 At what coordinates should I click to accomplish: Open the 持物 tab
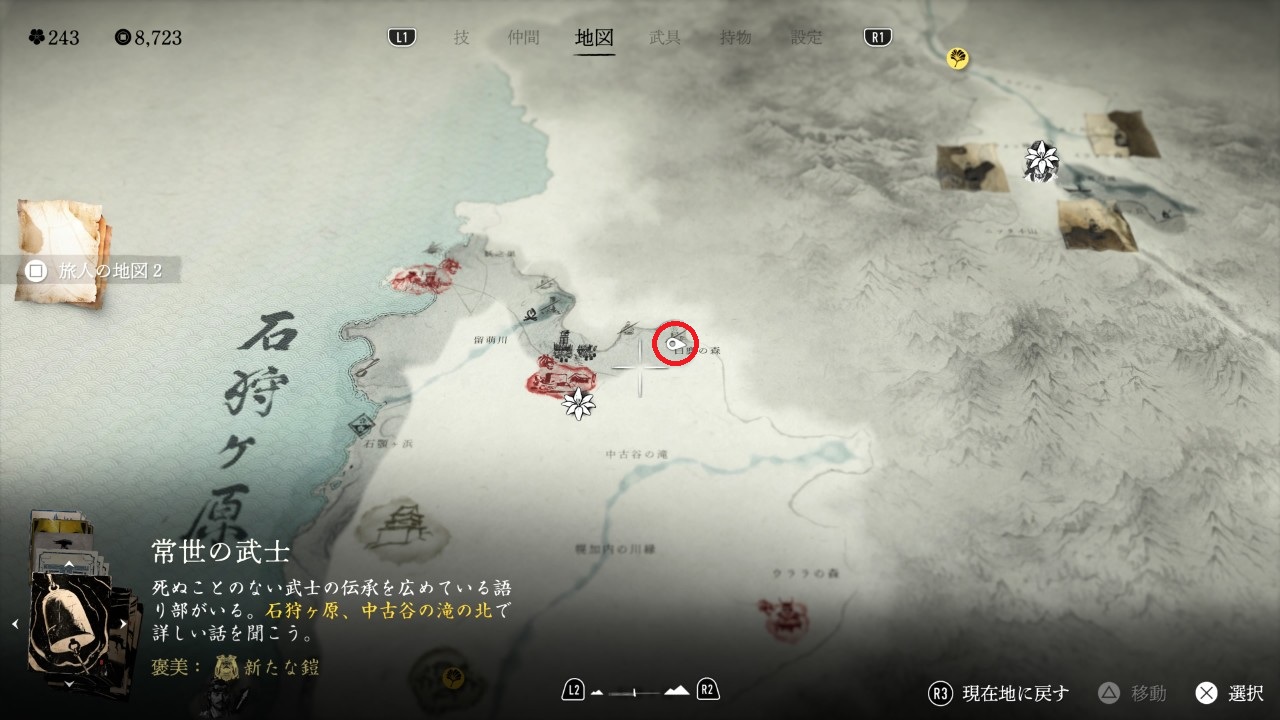pos(736,38)
